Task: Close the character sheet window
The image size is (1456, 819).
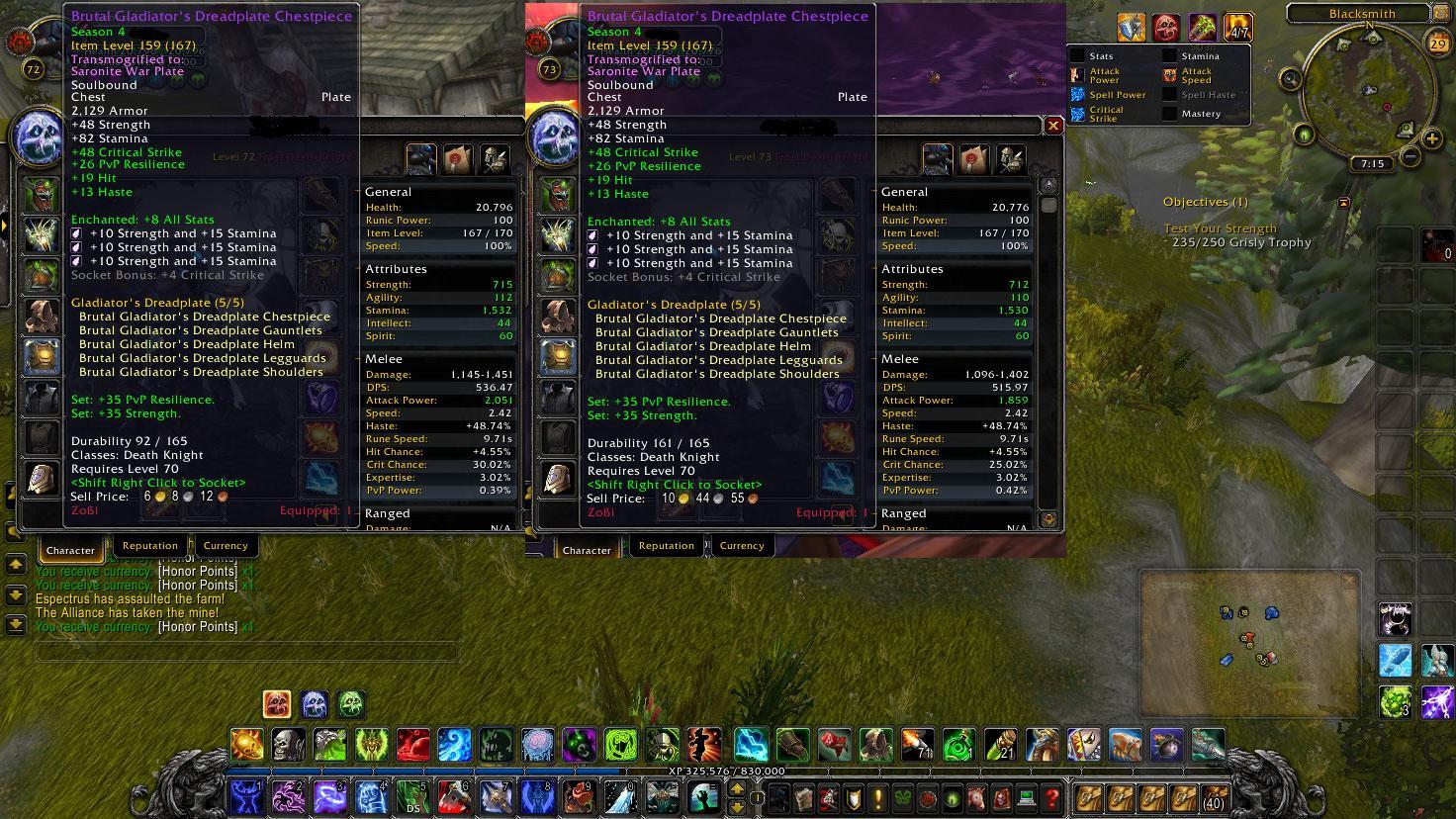Action: (x=1053, y=126)
